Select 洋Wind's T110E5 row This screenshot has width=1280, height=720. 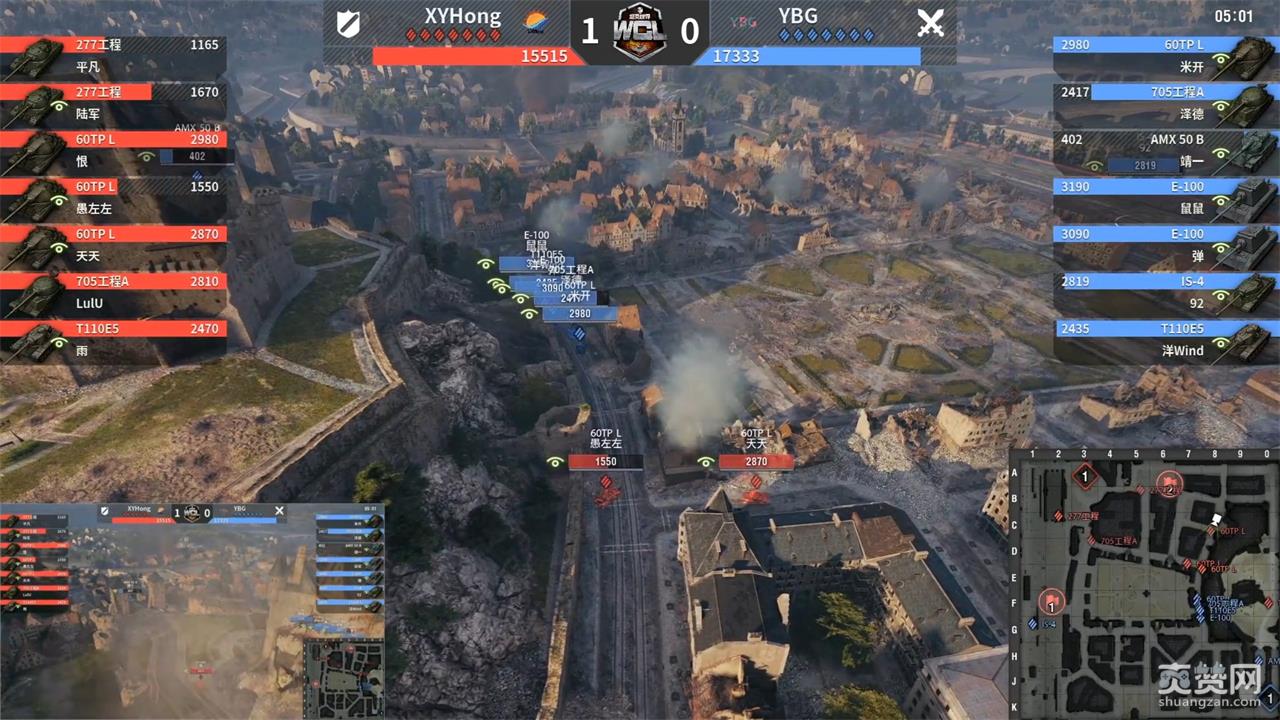pos(1165,339)
